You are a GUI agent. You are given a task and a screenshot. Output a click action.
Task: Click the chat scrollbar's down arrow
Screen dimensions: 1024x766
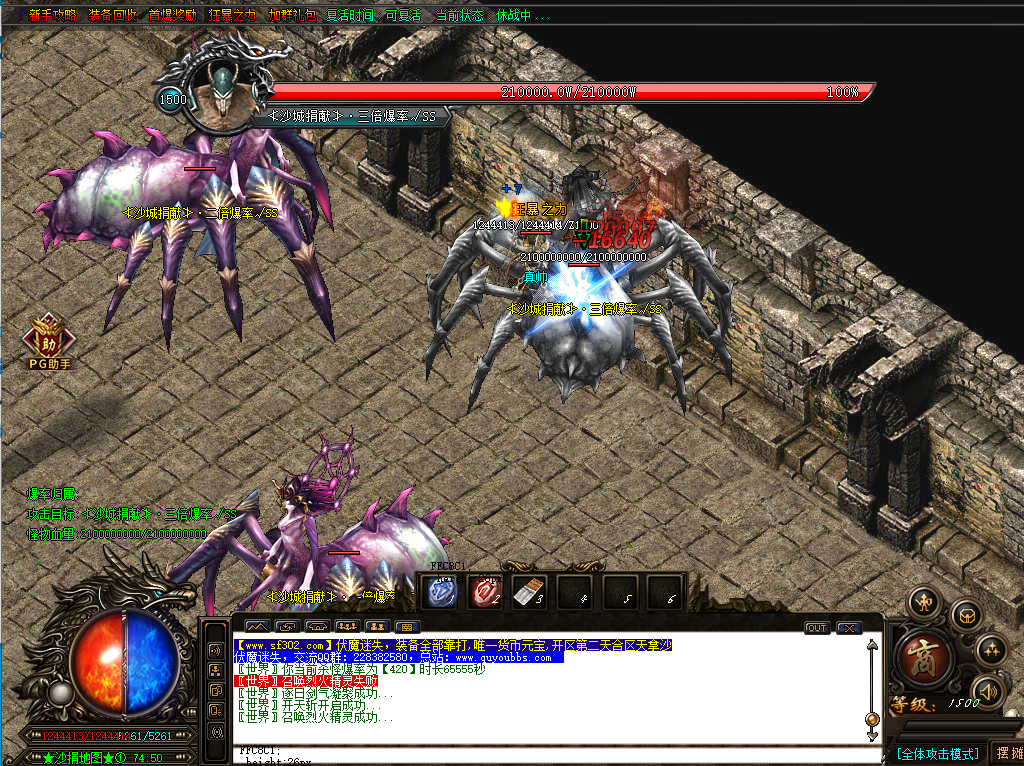point(872,737)
